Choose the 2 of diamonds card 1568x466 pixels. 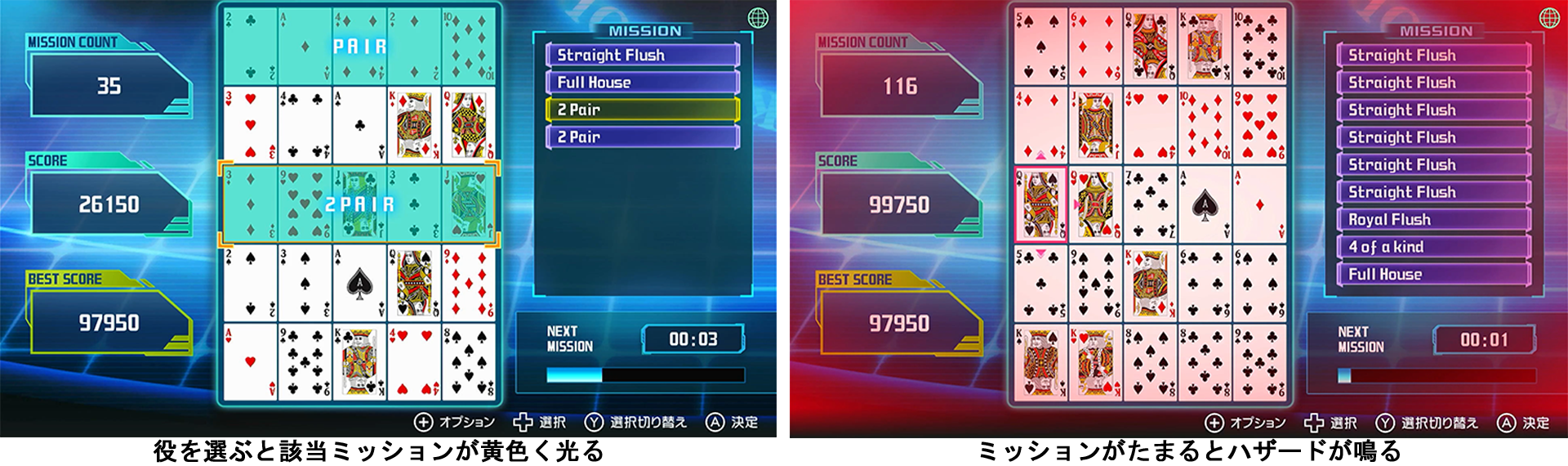tap(414, 45)
